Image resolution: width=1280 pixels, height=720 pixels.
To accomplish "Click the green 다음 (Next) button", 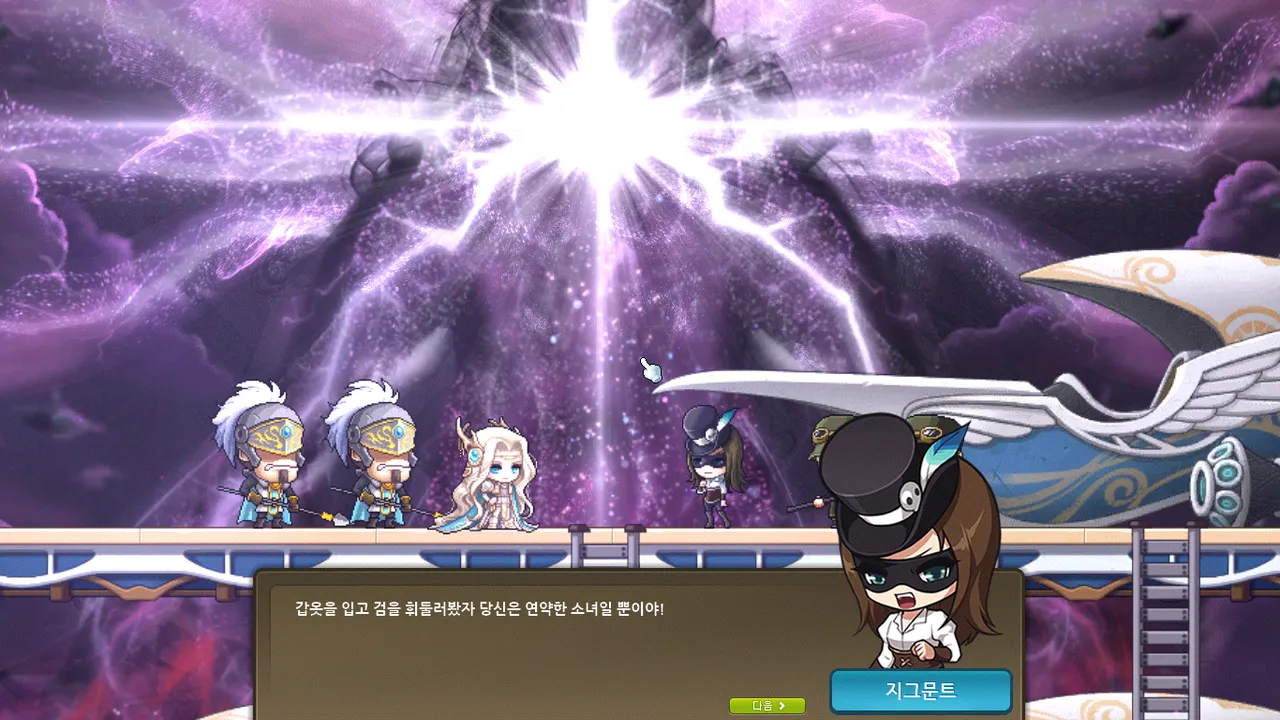I will click(x=767, y=706).
